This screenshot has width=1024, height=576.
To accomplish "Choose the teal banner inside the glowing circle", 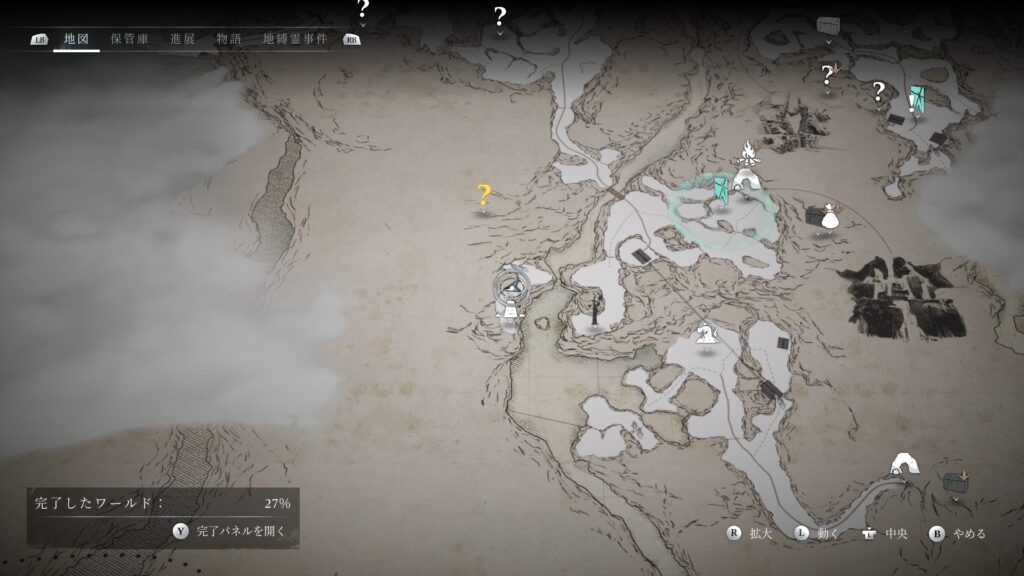I will coord(722,188).
